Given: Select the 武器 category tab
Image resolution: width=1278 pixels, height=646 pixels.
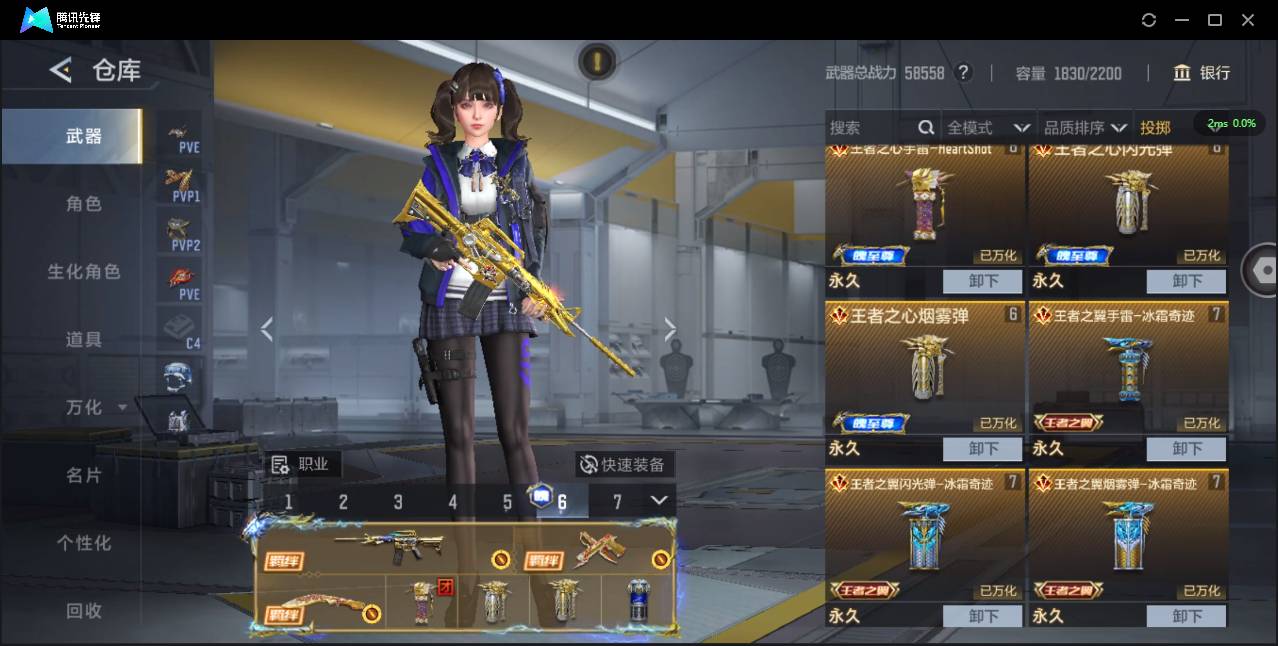Looking at the screenshot, I should 83,136.
